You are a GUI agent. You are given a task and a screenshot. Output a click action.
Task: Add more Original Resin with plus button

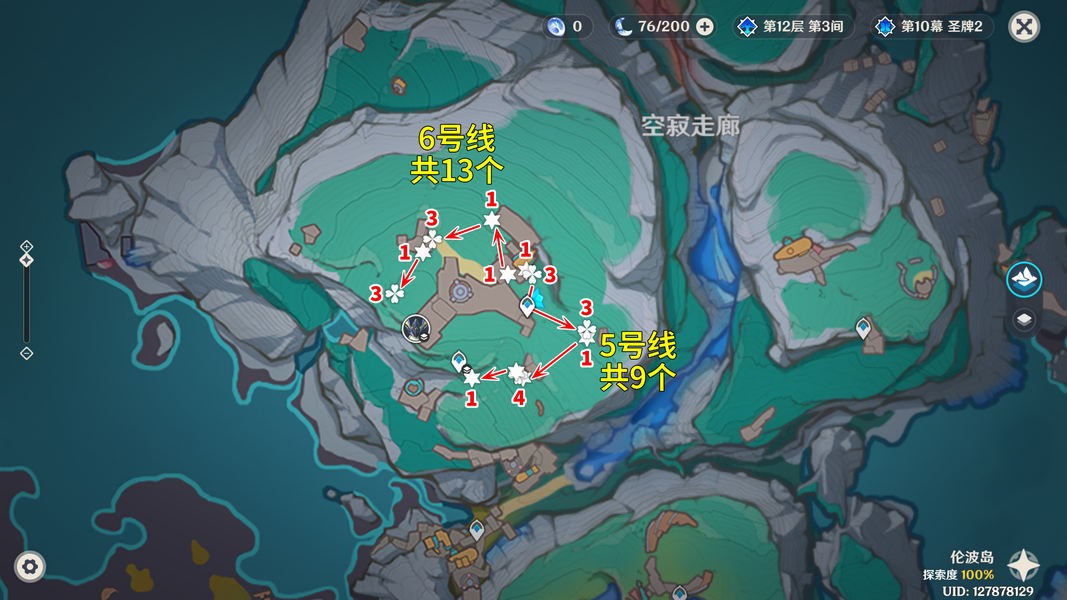[x=705, y=27]
